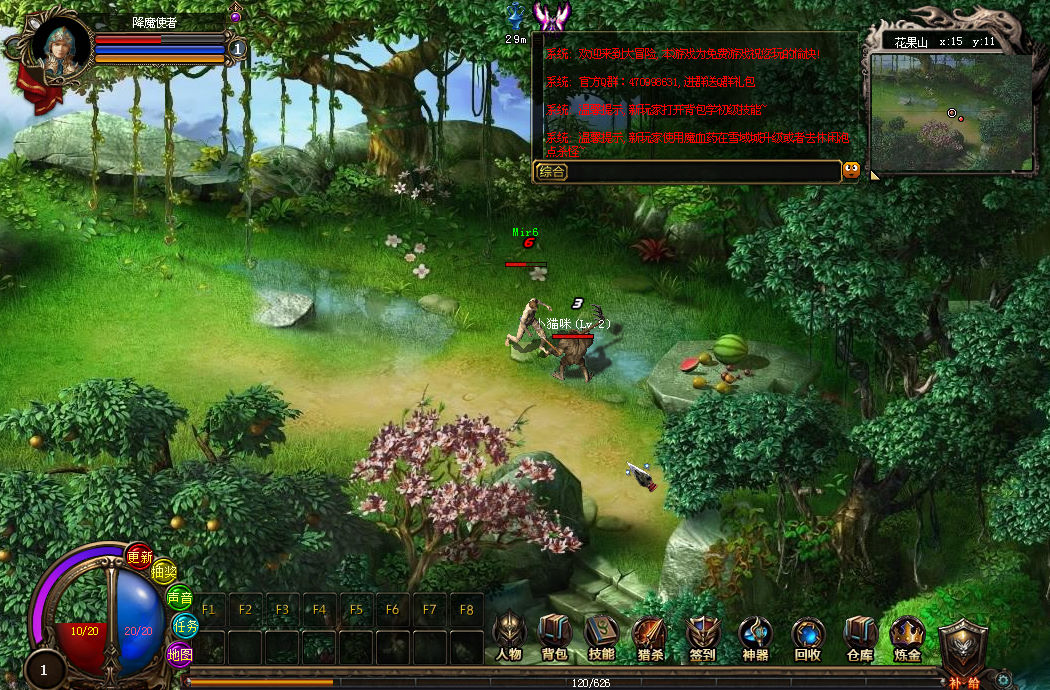Click the 补给 supply shield button

click(x=963, y=648)
